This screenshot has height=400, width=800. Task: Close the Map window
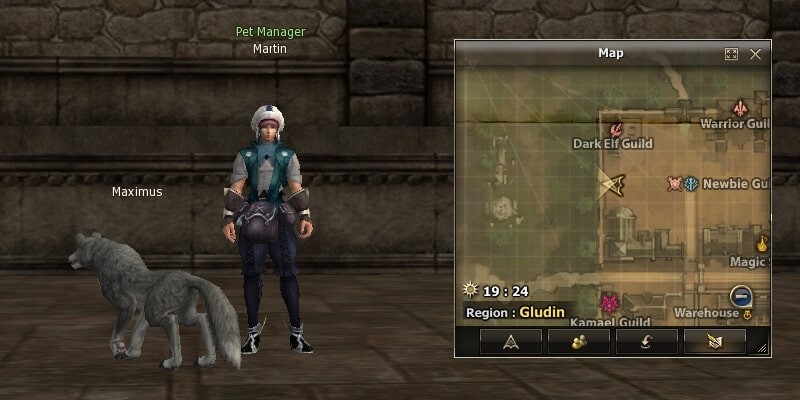(755, 54)
